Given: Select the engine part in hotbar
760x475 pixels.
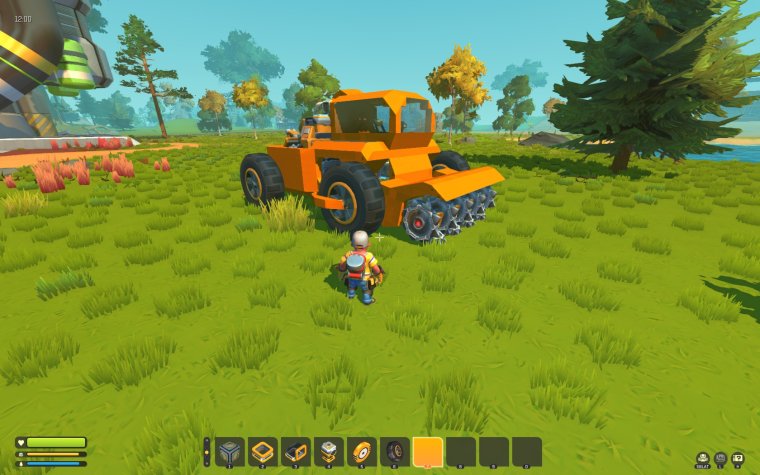Looking at the screenshot, I should (329, 451).
